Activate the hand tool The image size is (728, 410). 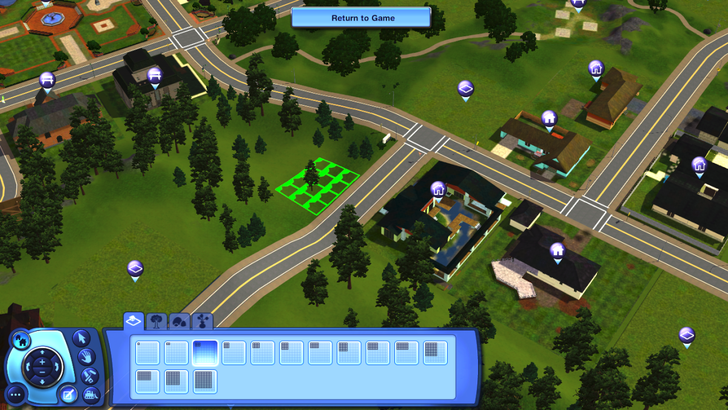87,357
